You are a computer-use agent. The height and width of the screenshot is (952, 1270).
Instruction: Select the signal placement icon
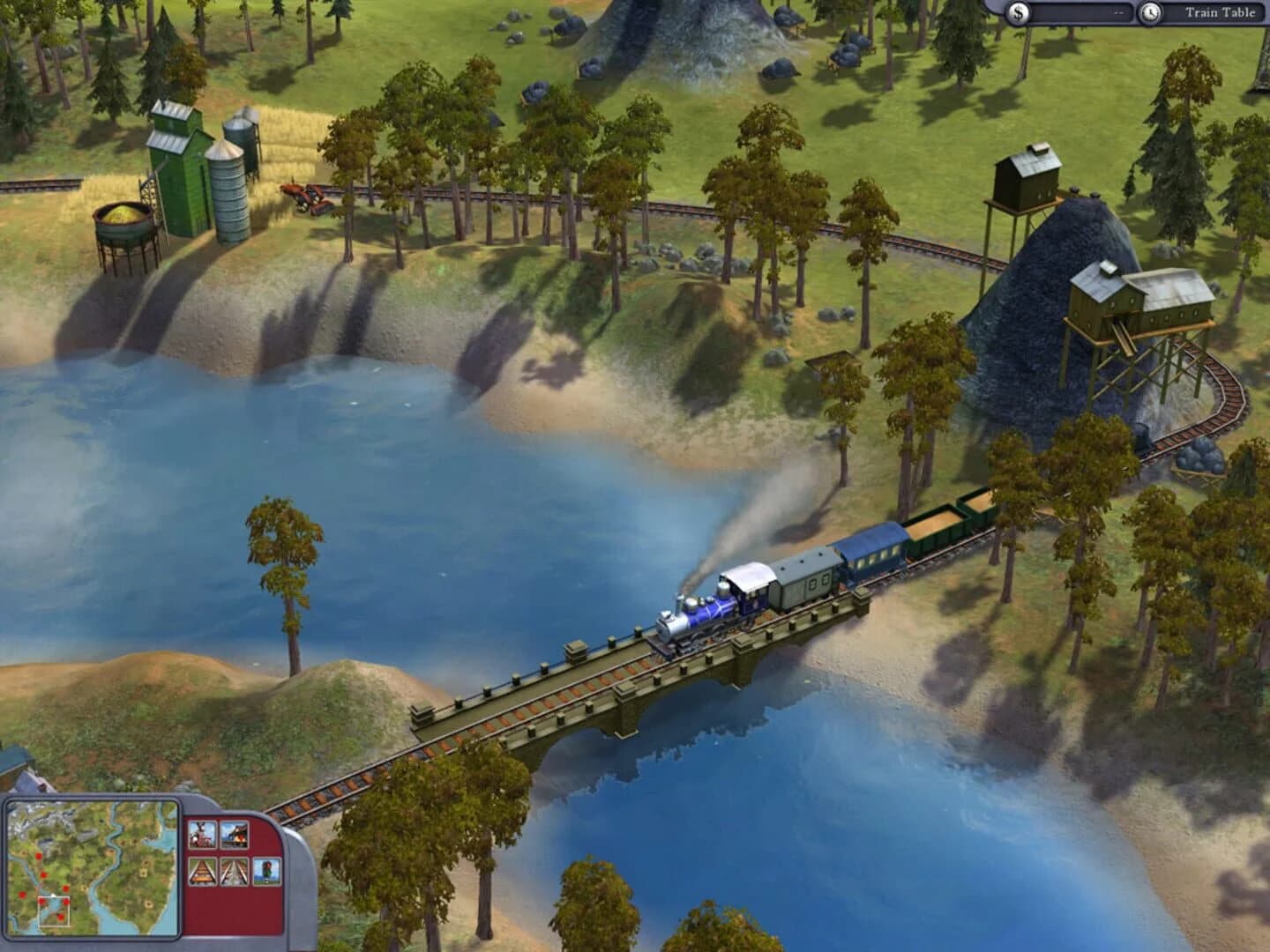click(266, 871)
